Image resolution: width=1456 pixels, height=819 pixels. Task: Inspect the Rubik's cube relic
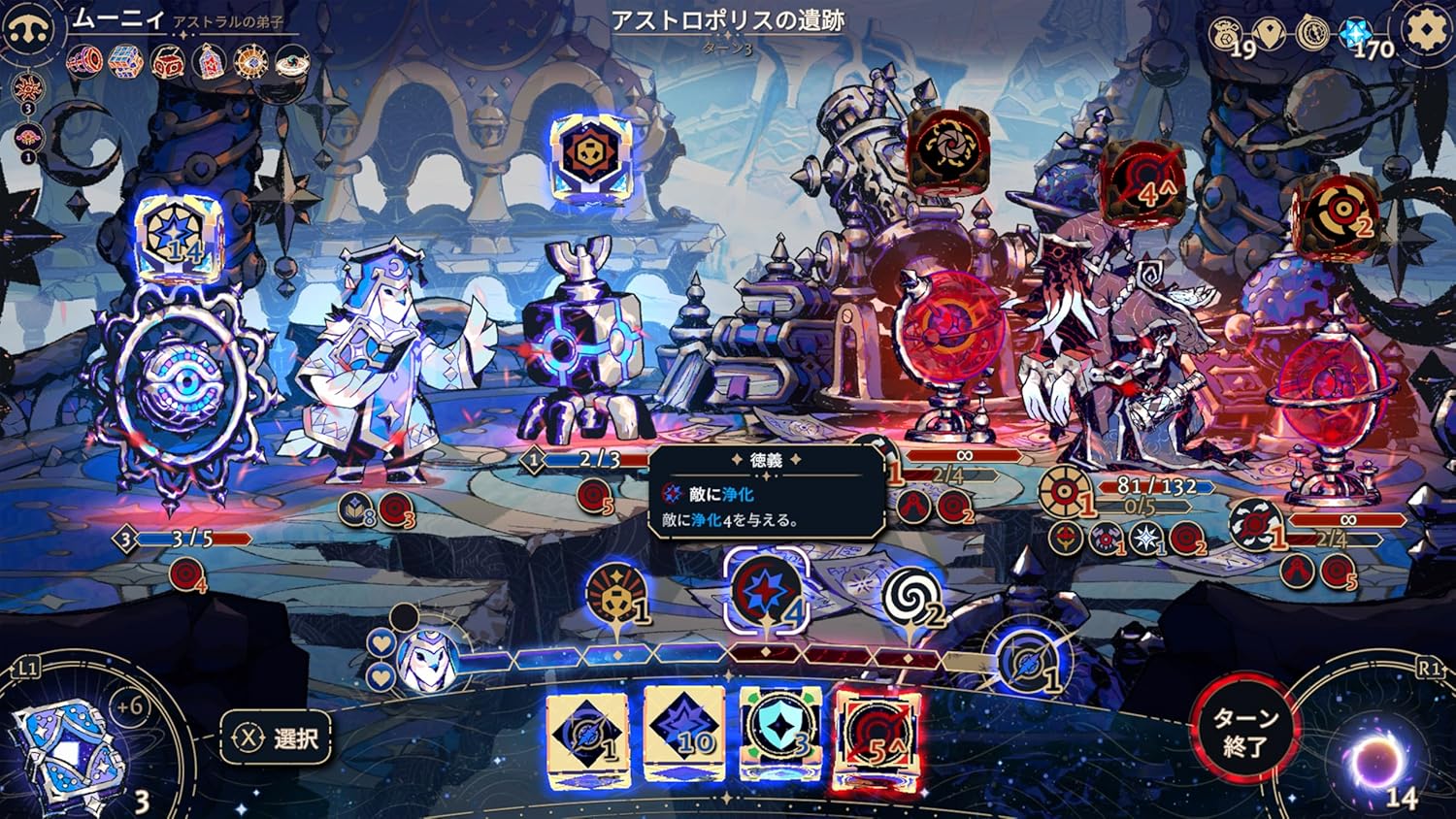[125, 62]
